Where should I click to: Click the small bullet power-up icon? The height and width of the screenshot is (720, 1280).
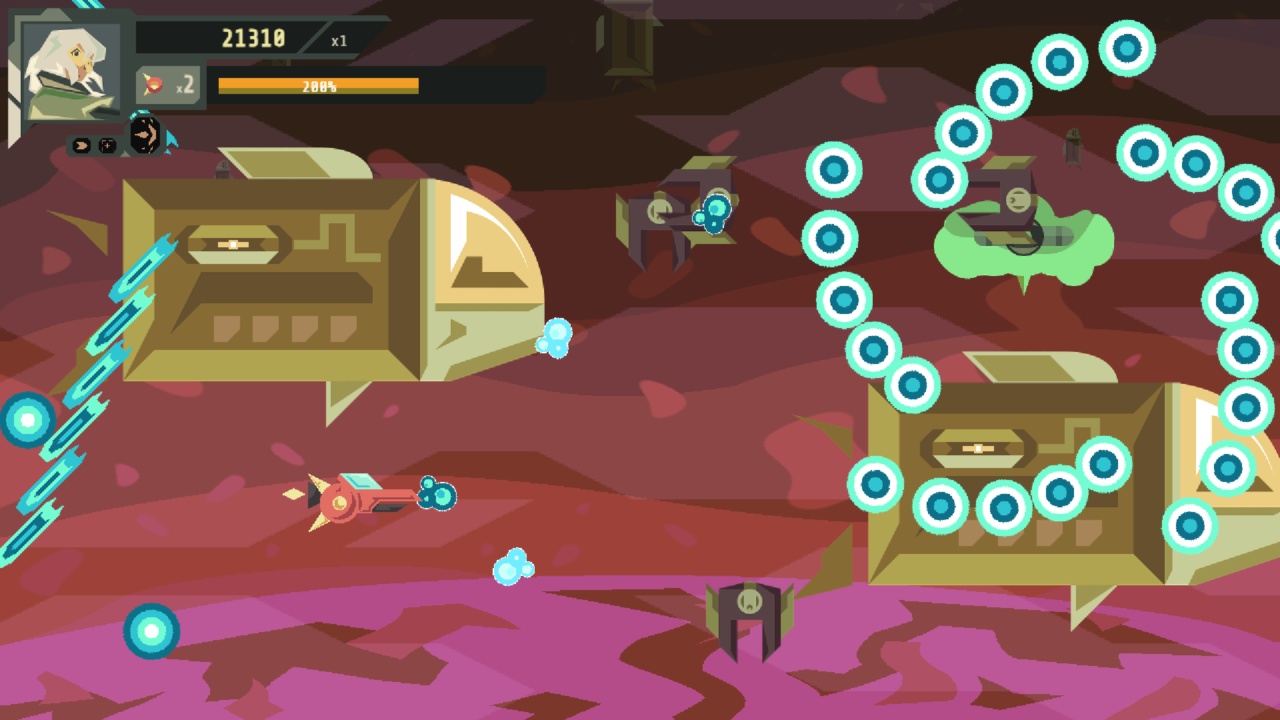81,145
